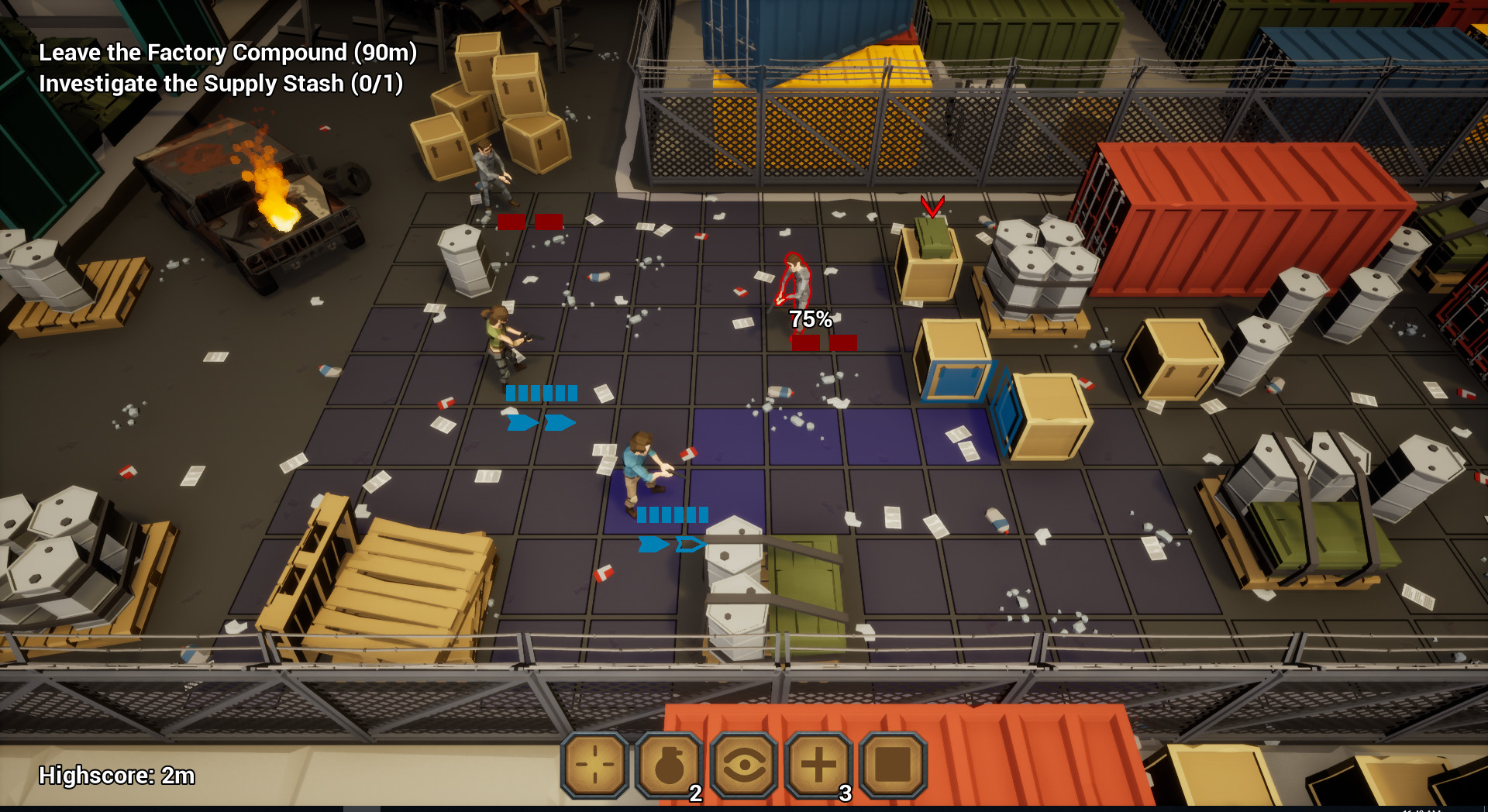
Task: Select the grenade ability button
Action: click(669, 765)
